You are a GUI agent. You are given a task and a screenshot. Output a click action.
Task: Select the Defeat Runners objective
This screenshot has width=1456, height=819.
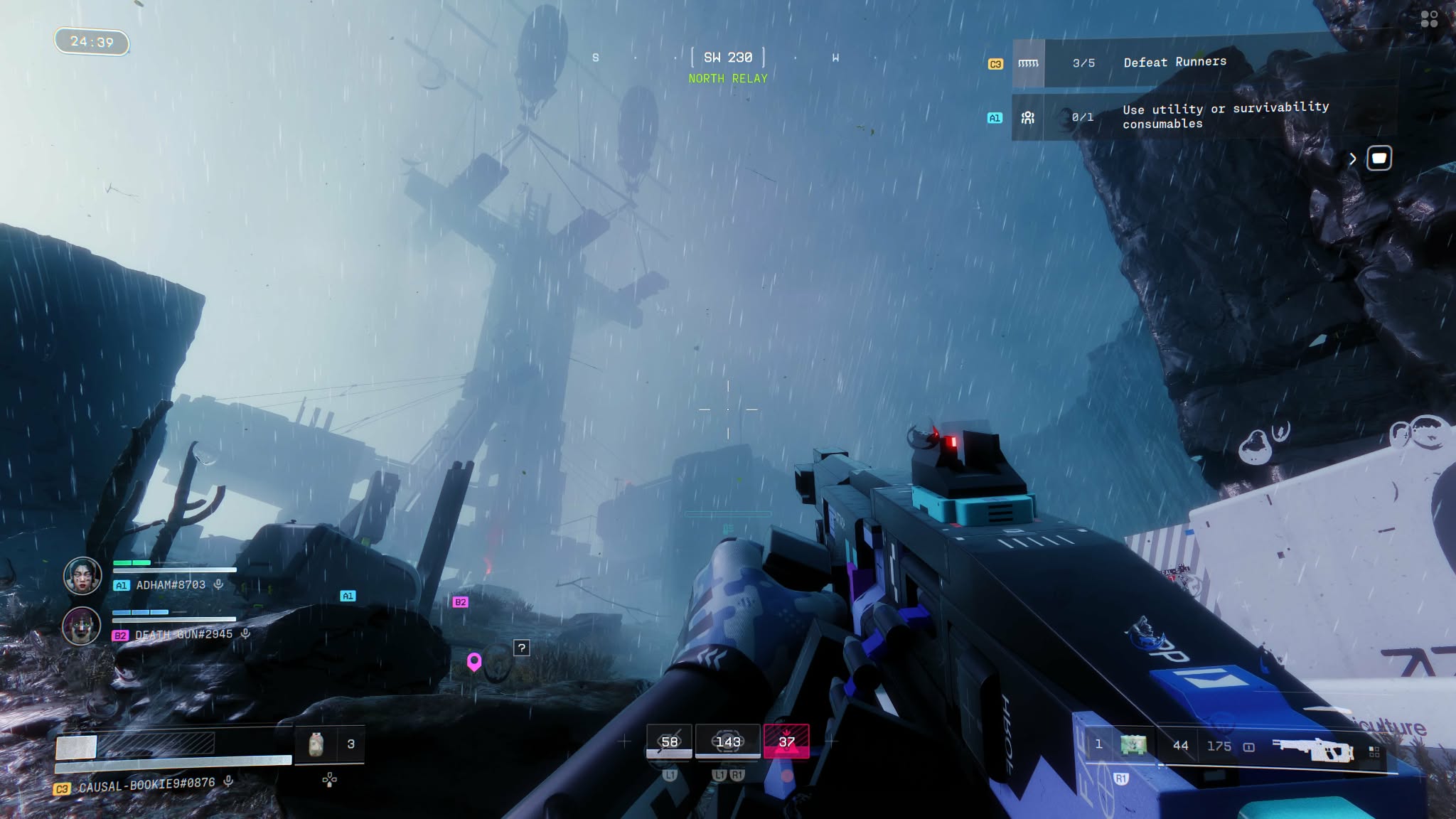pos(1174,63)
